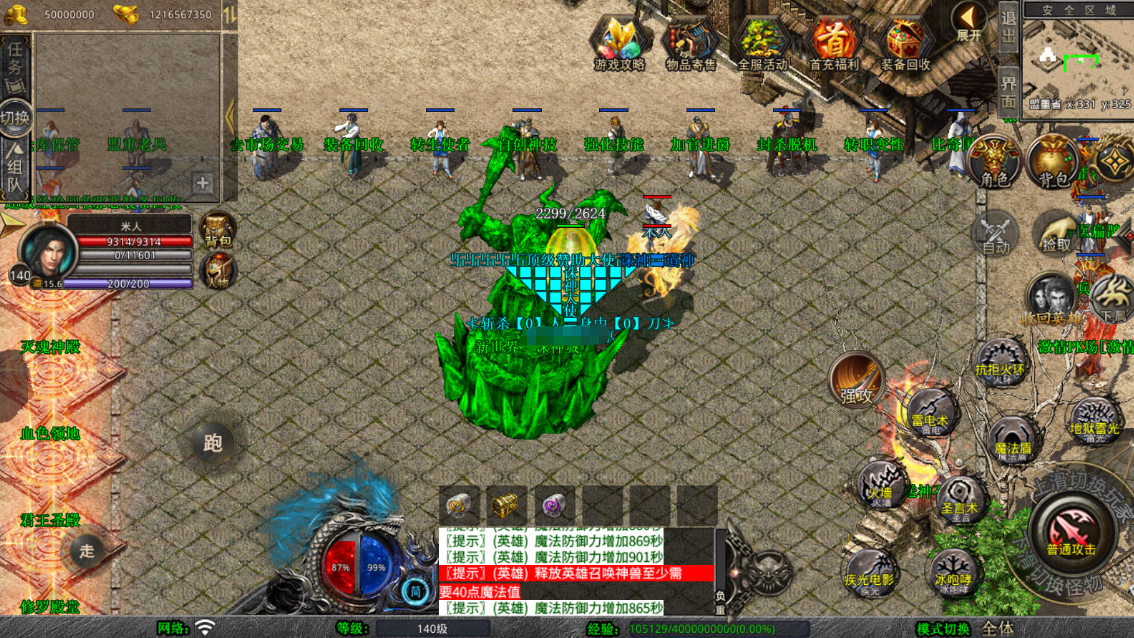This screenshot has height=638, width=1134.
Task: Toggle 自动 auto-combat
Action: 995,233
